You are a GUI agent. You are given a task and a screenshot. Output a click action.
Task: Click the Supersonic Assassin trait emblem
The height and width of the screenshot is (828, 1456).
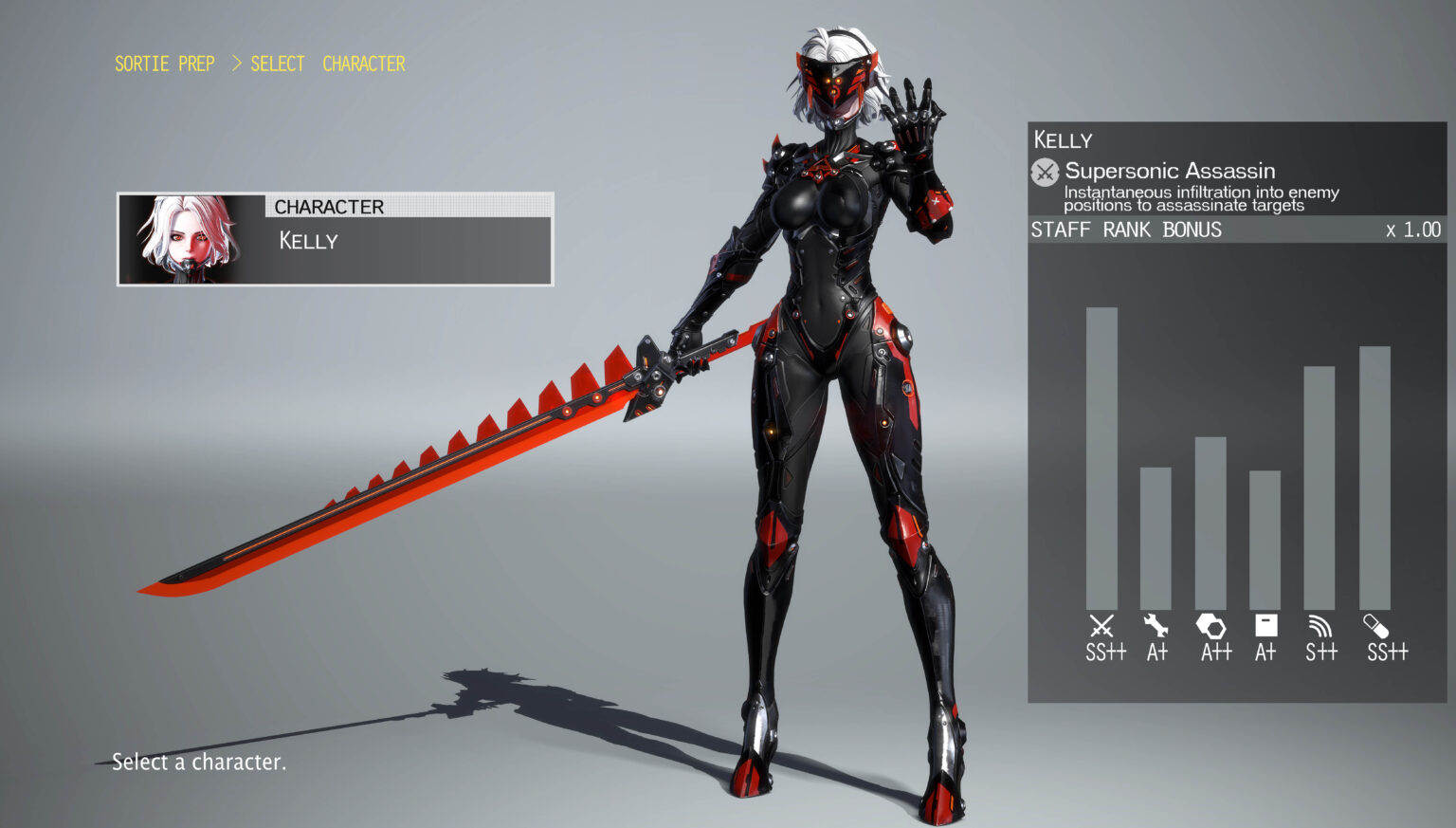[1045, 174]
